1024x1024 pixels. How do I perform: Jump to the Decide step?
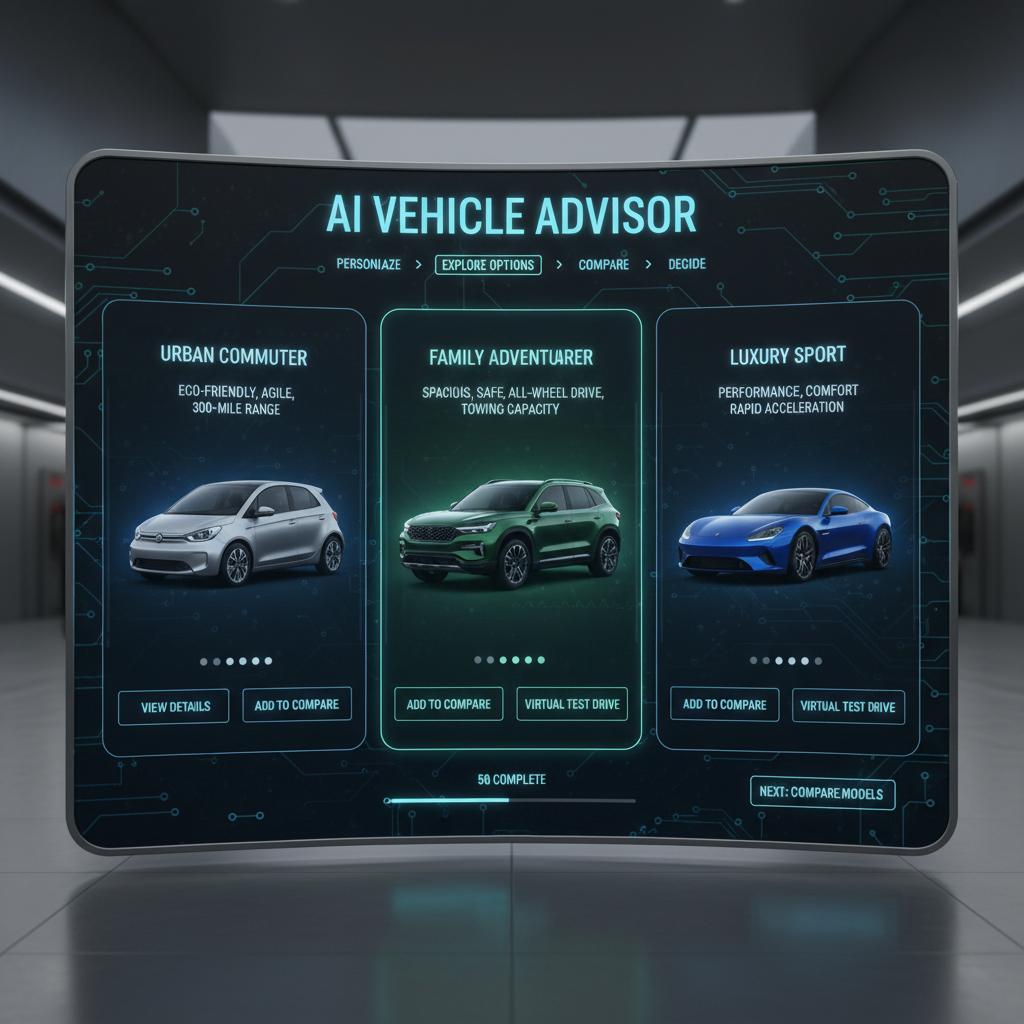[686, 264]
